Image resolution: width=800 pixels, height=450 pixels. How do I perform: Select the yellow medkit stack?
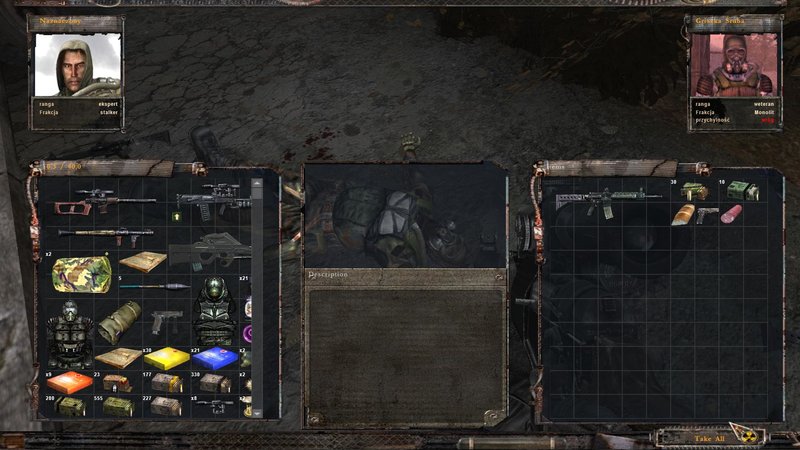click(x=166, y=357)
